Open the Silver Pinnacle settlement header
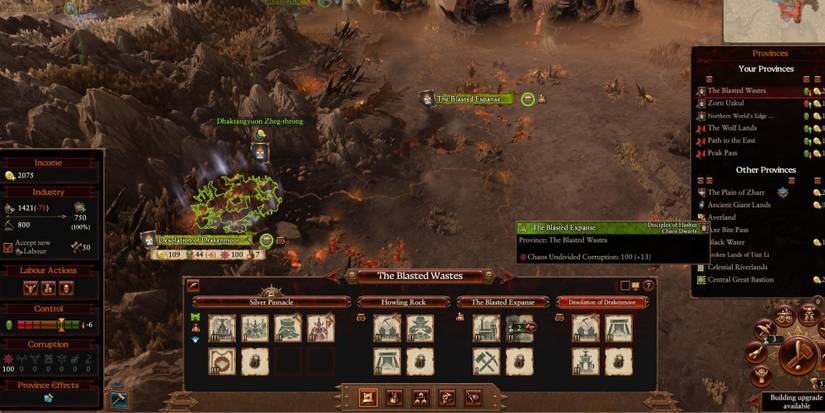The width and height of the screenshot is (825, 413). pos(271,301)
